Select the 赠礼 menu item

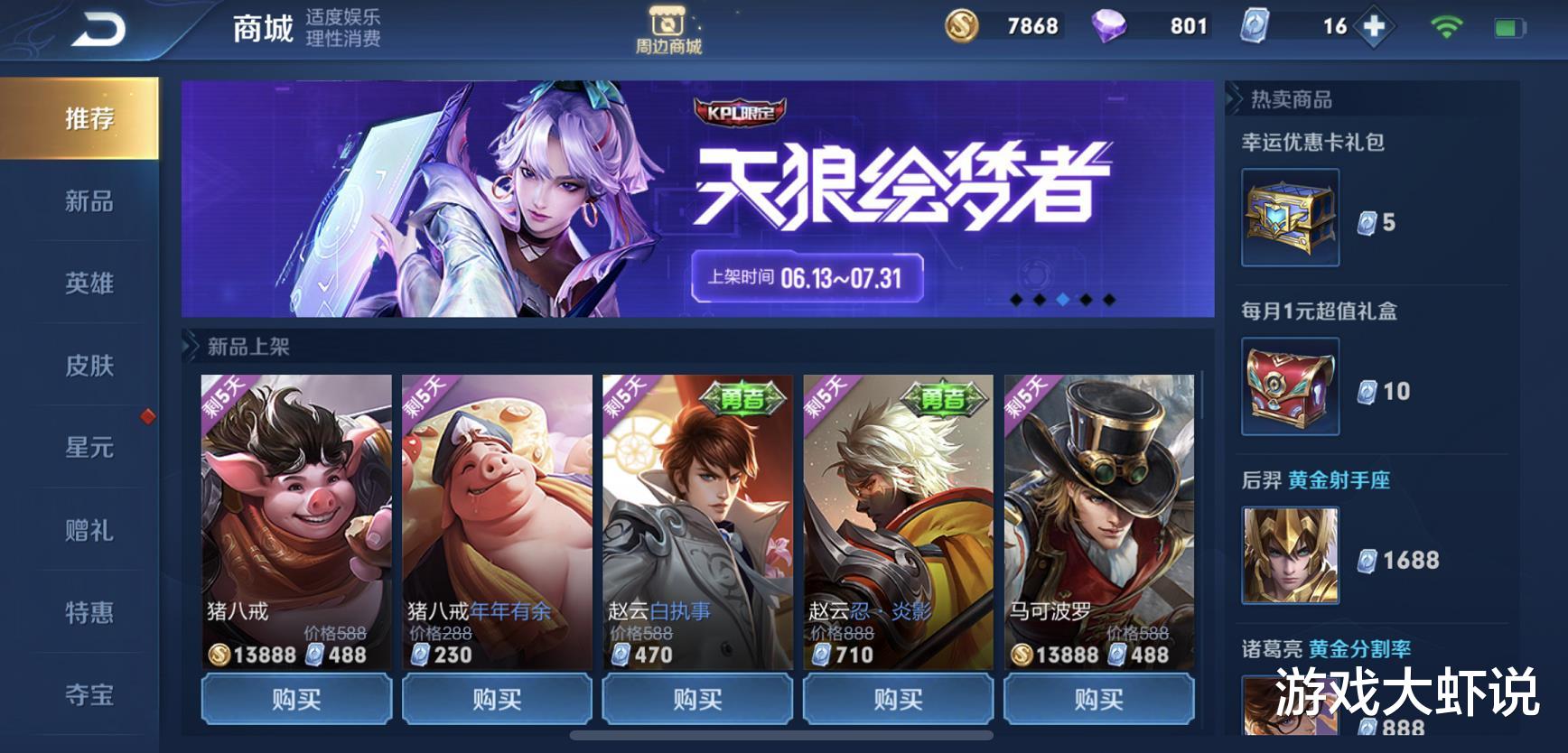point(88,533)
